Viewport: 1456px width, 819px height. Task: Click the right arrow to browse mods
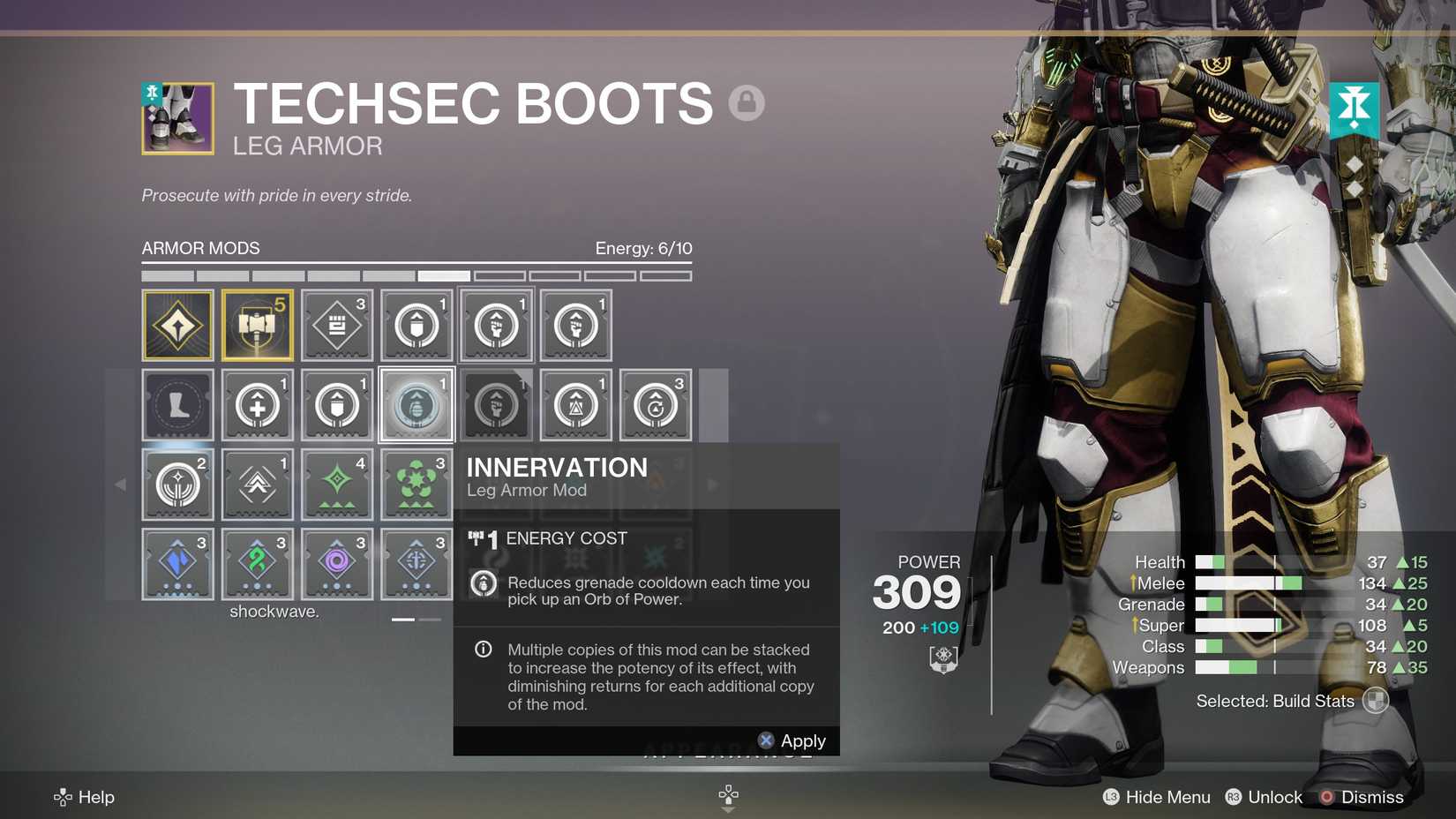pos(713,484)
